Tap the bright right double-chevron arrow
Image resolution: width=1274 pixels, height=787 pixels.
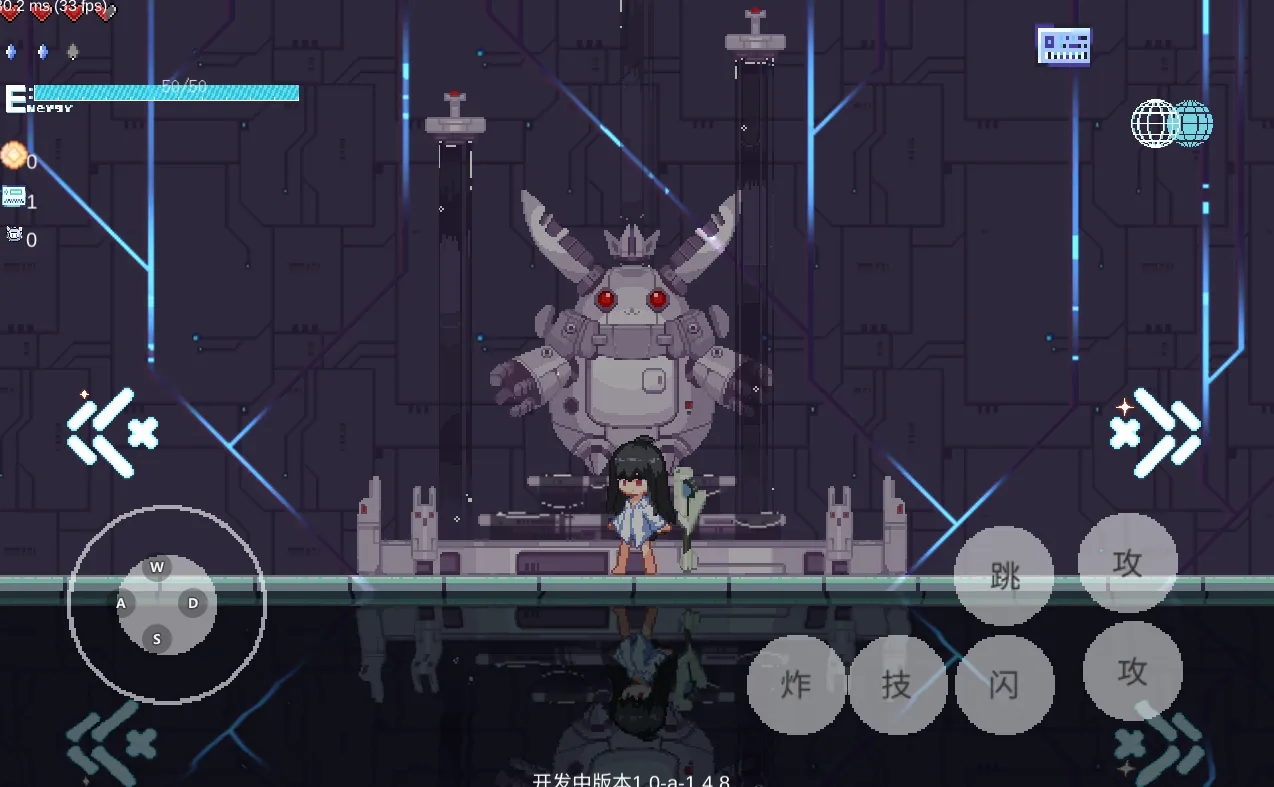(1156, 432)
